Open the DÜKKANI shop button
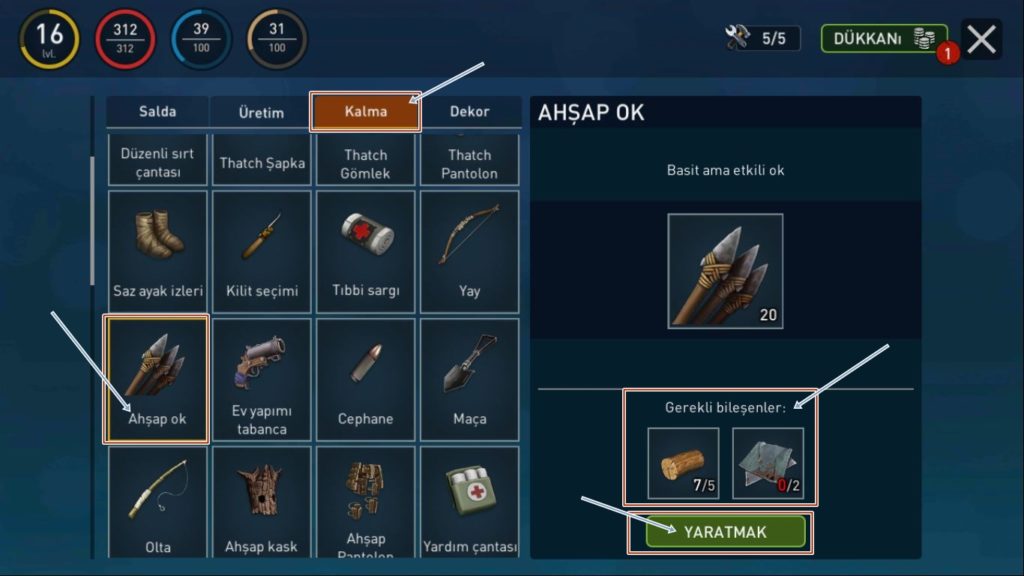 tap(884, 39)
